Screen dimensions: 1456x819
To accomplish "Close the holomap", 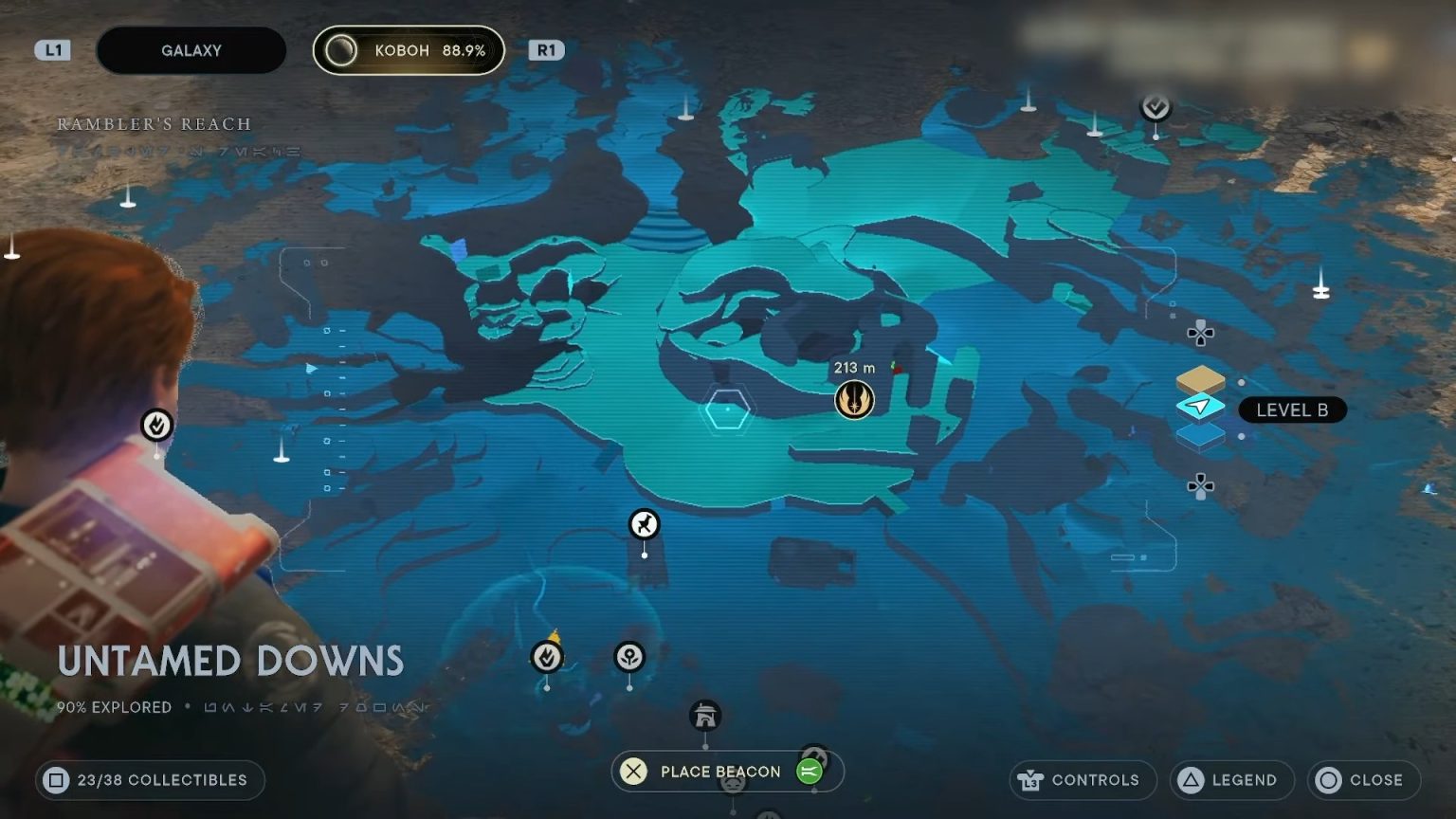I will [x=1363, y=780].
